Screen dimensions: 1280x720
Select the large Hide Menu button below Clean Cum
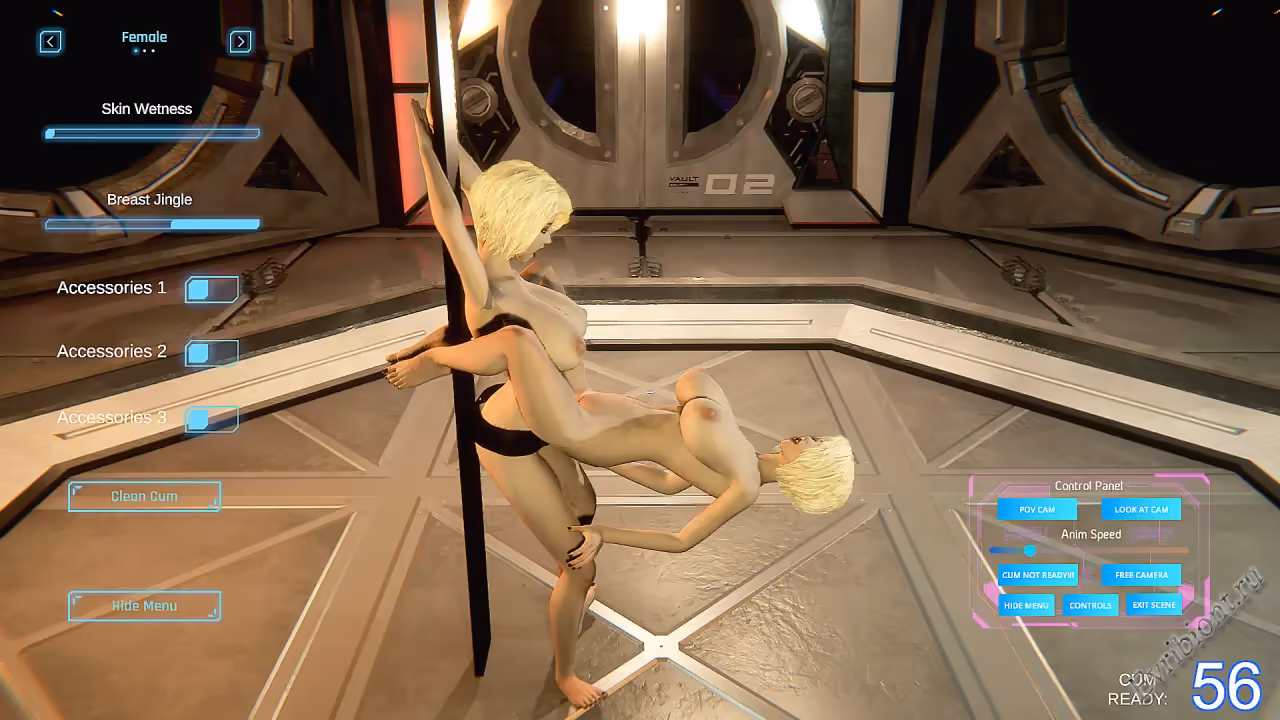[x=144, y=606]
